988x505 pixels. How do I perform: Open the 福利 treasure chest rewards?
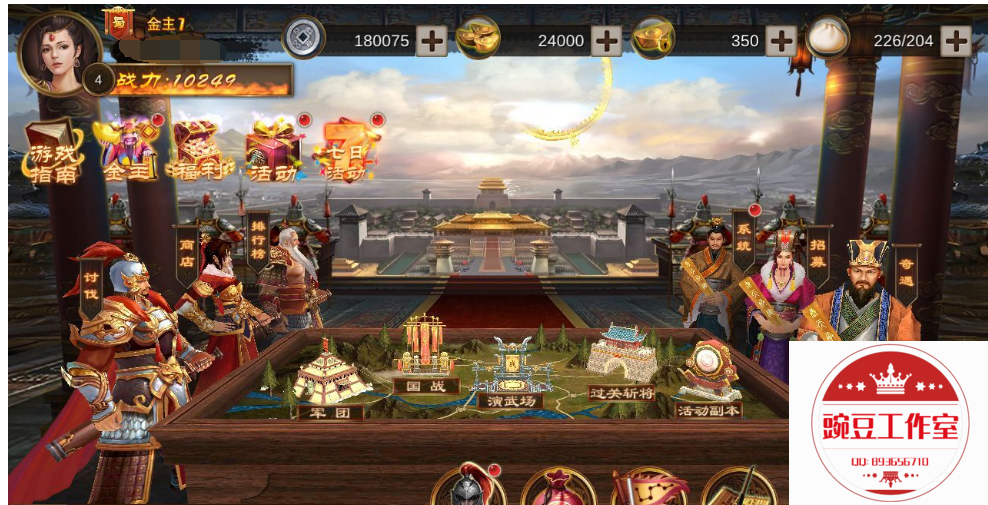198,152
